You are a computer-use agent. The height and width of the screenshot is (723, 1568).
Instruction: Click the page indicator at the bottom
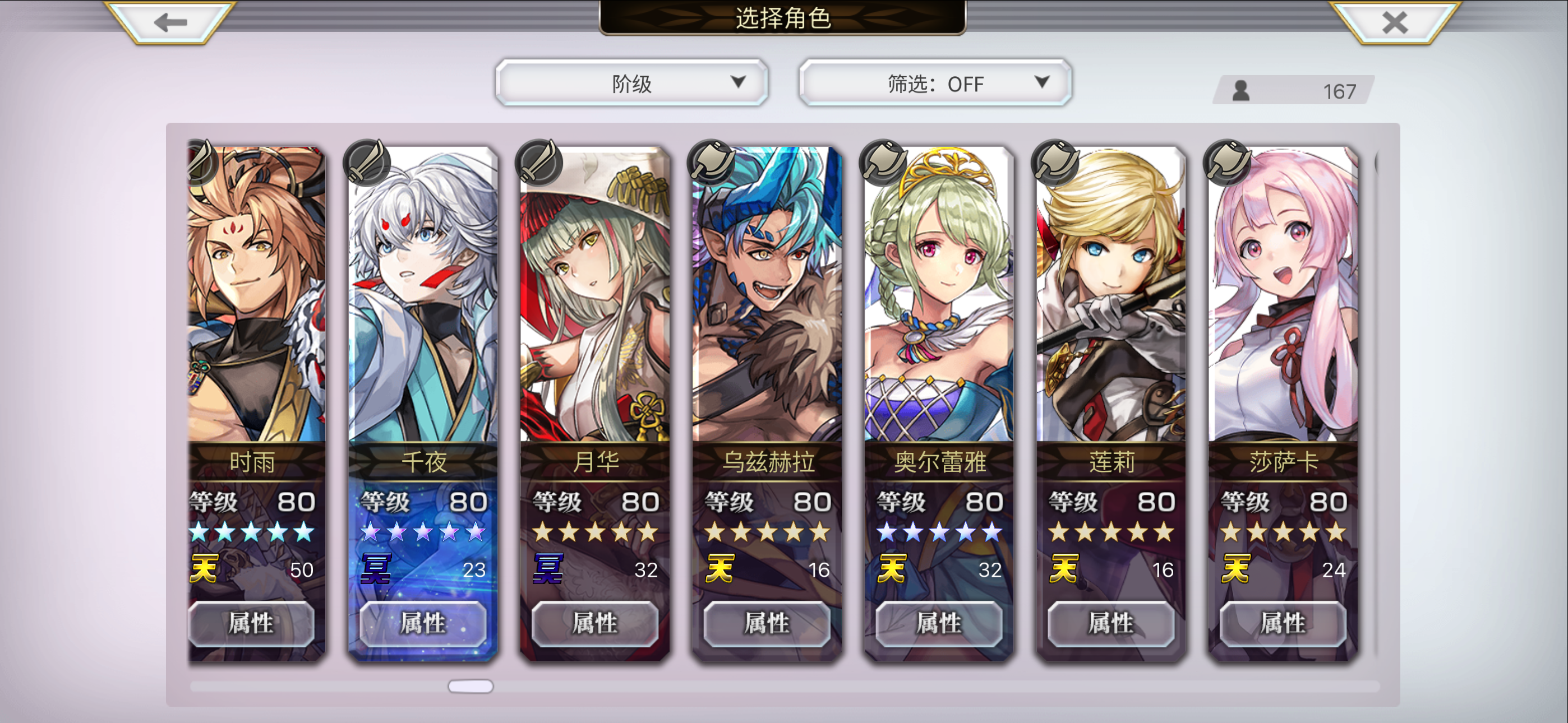pos(471,687)
